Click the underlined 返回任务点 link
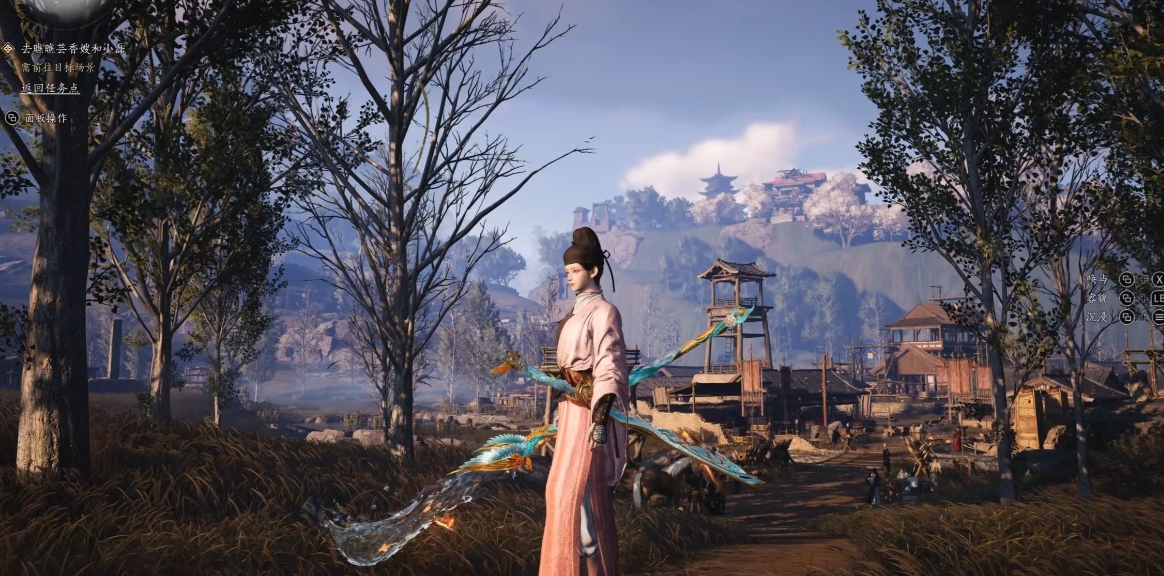The height and width of the screenshot is (576, 1164). 50,88
